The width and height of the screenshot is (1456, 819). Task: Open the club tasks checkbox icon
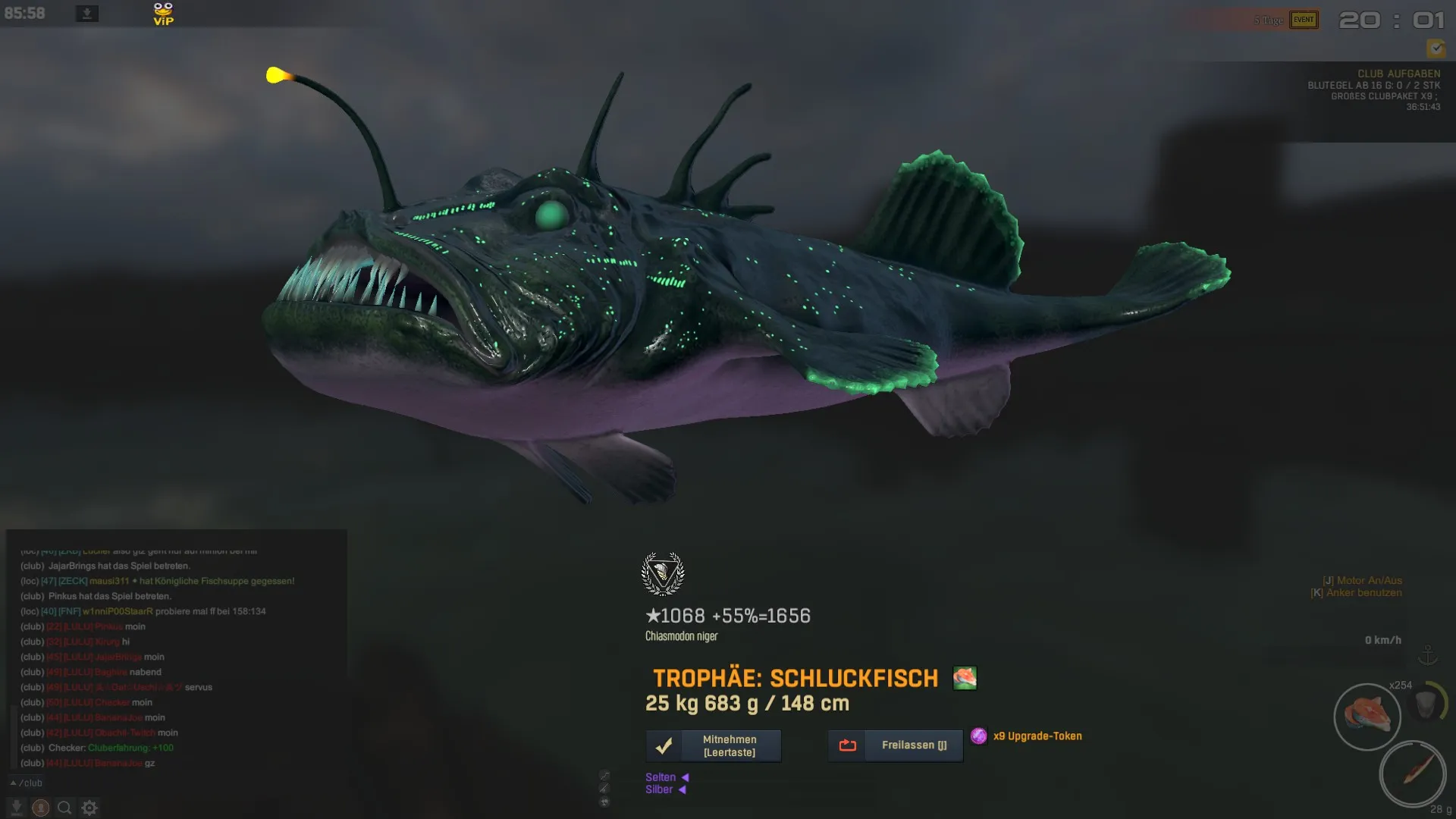(1436, 49)
